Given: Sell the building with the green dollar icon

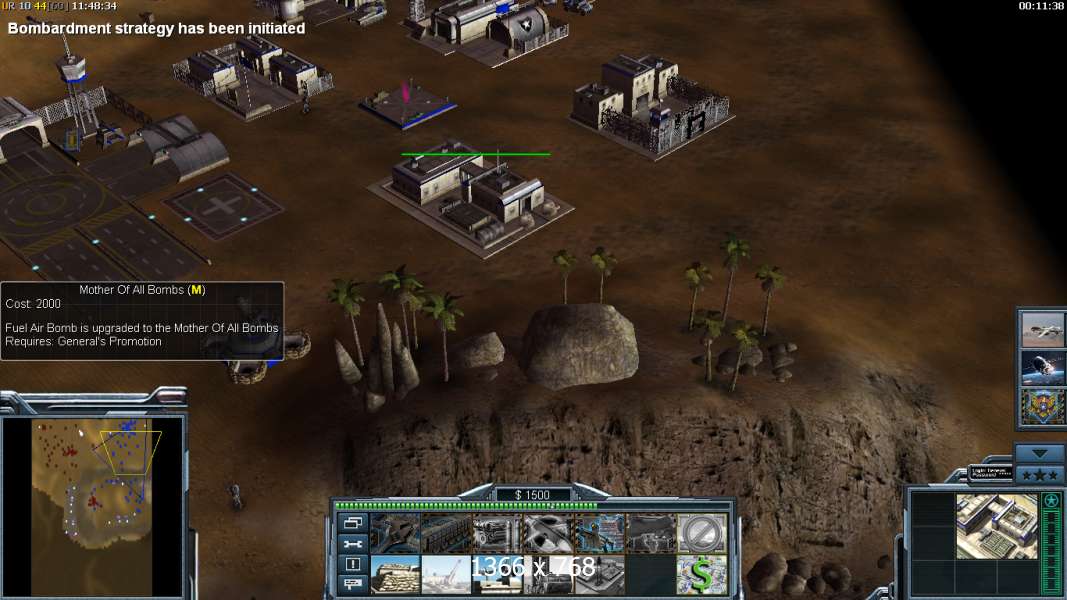Looking at the screenshot, I should [x=702, y=574].
